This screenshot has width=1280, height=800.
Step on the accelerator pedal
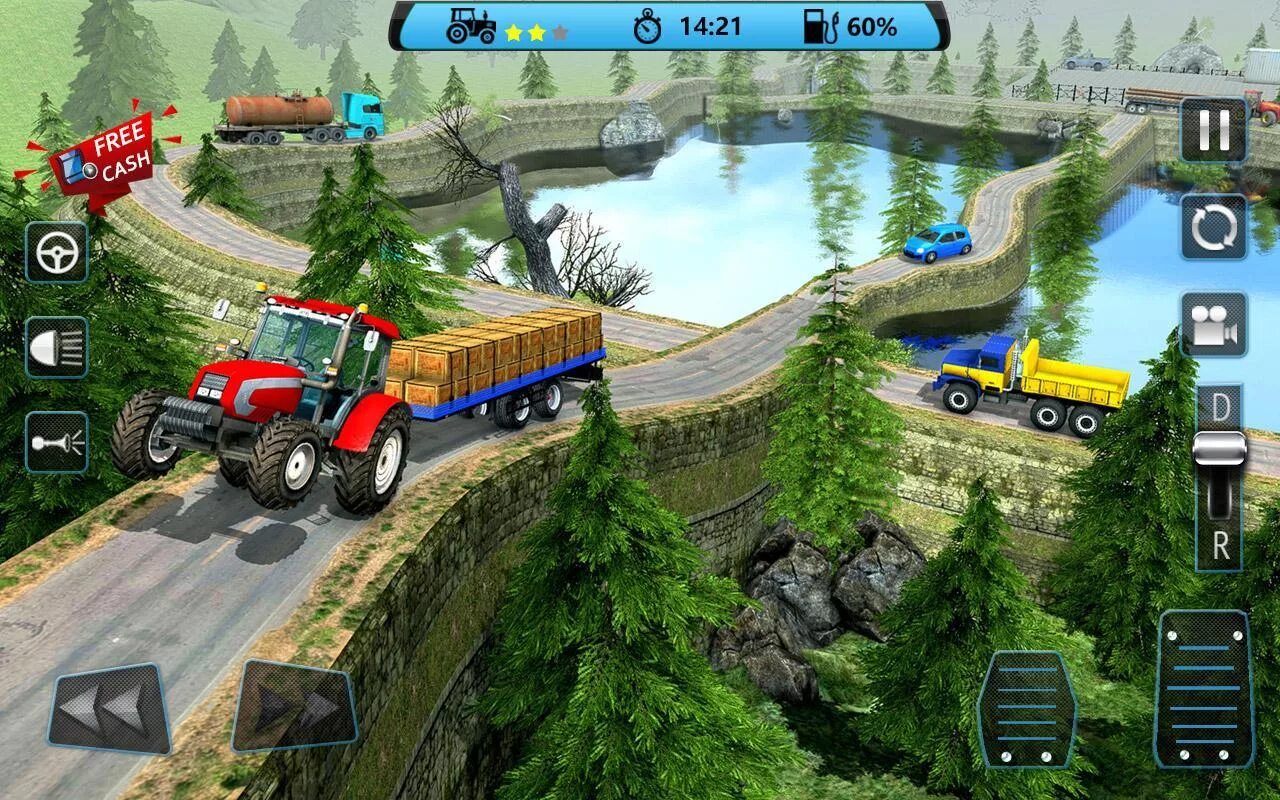1203,688
